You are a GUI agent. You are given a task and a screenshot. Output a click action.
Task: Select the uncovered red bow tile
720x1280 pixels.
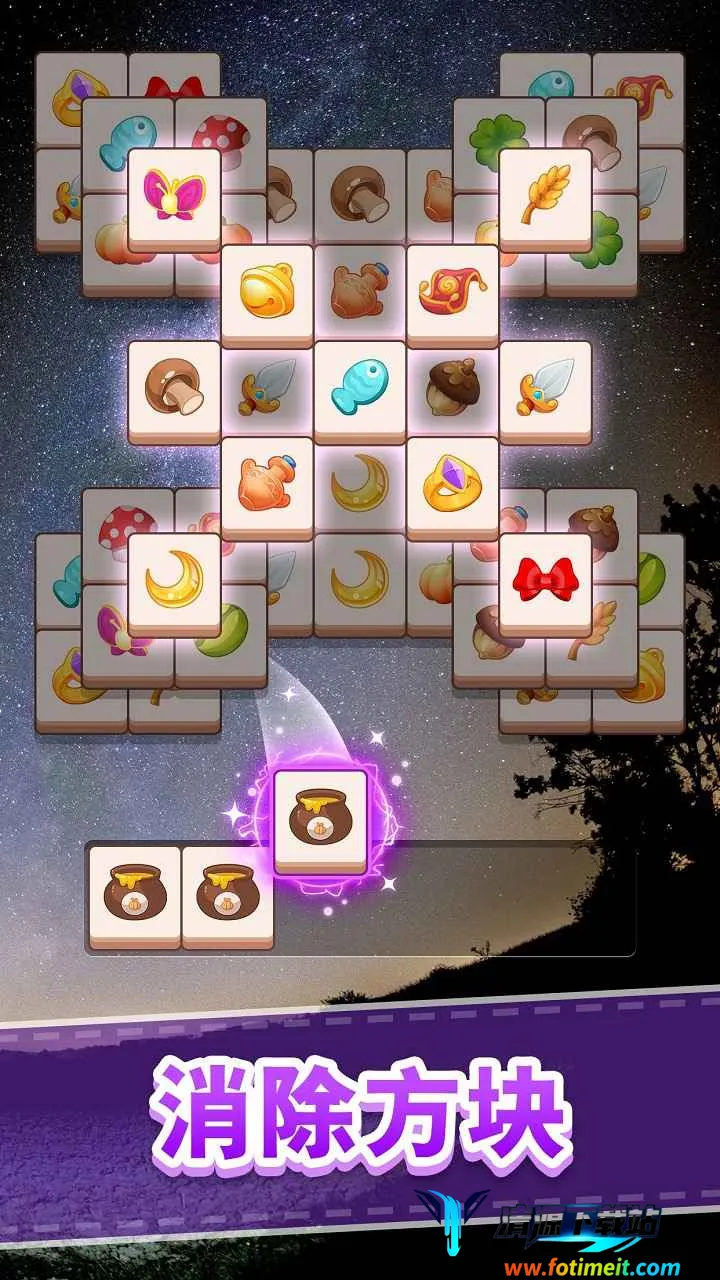pyautogui.click(x=545, y=580)
